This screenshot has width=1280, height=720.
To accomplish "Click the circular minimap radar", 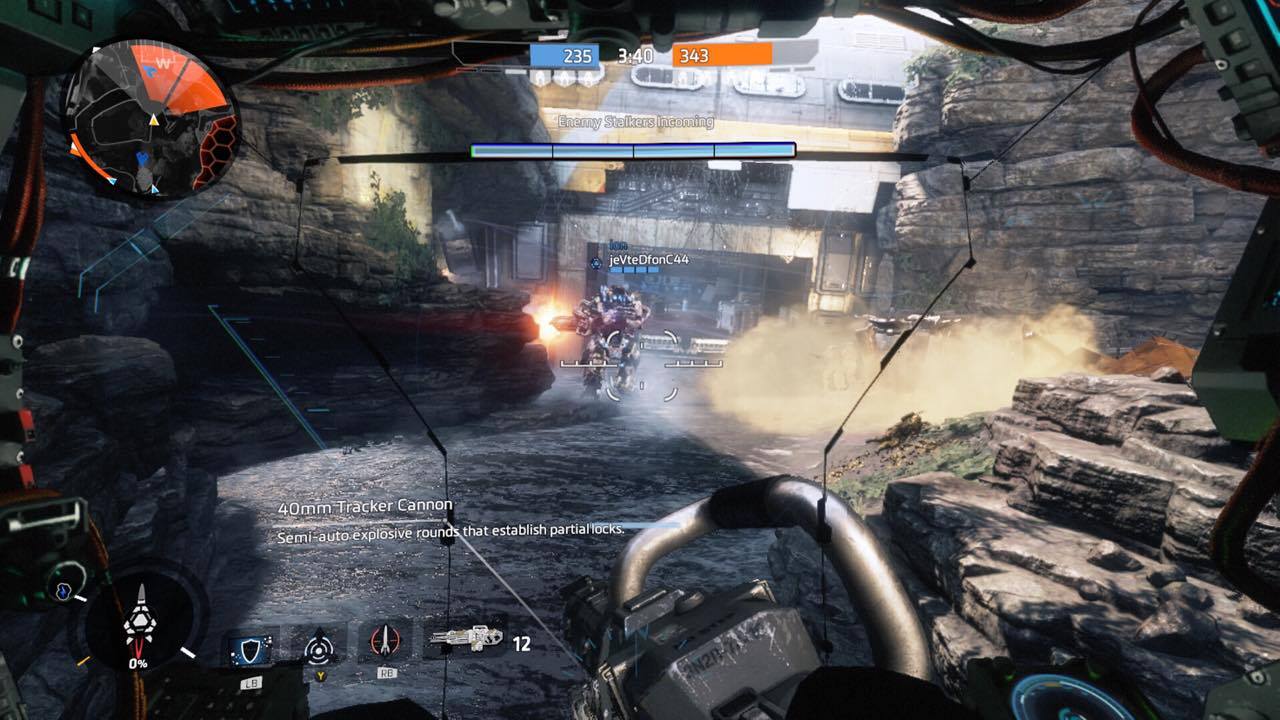I will 150,118.
